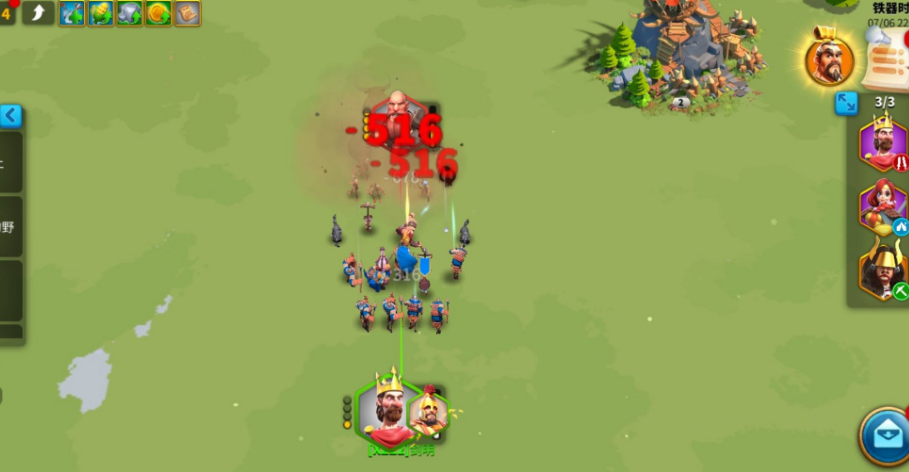
Task: Open the glowing red-bearded commander portrait
Action: tap(829, 62)
